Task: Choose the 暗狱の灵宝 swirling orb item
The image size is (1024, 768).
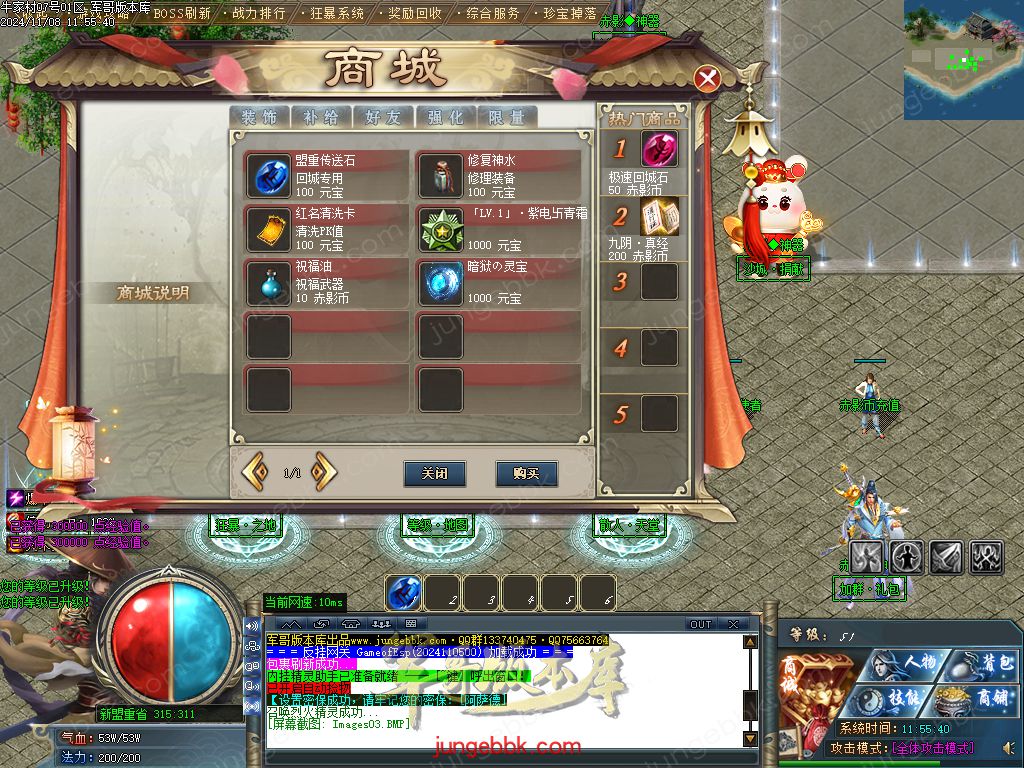Action: pyautogui.click(x=440, y=283)
